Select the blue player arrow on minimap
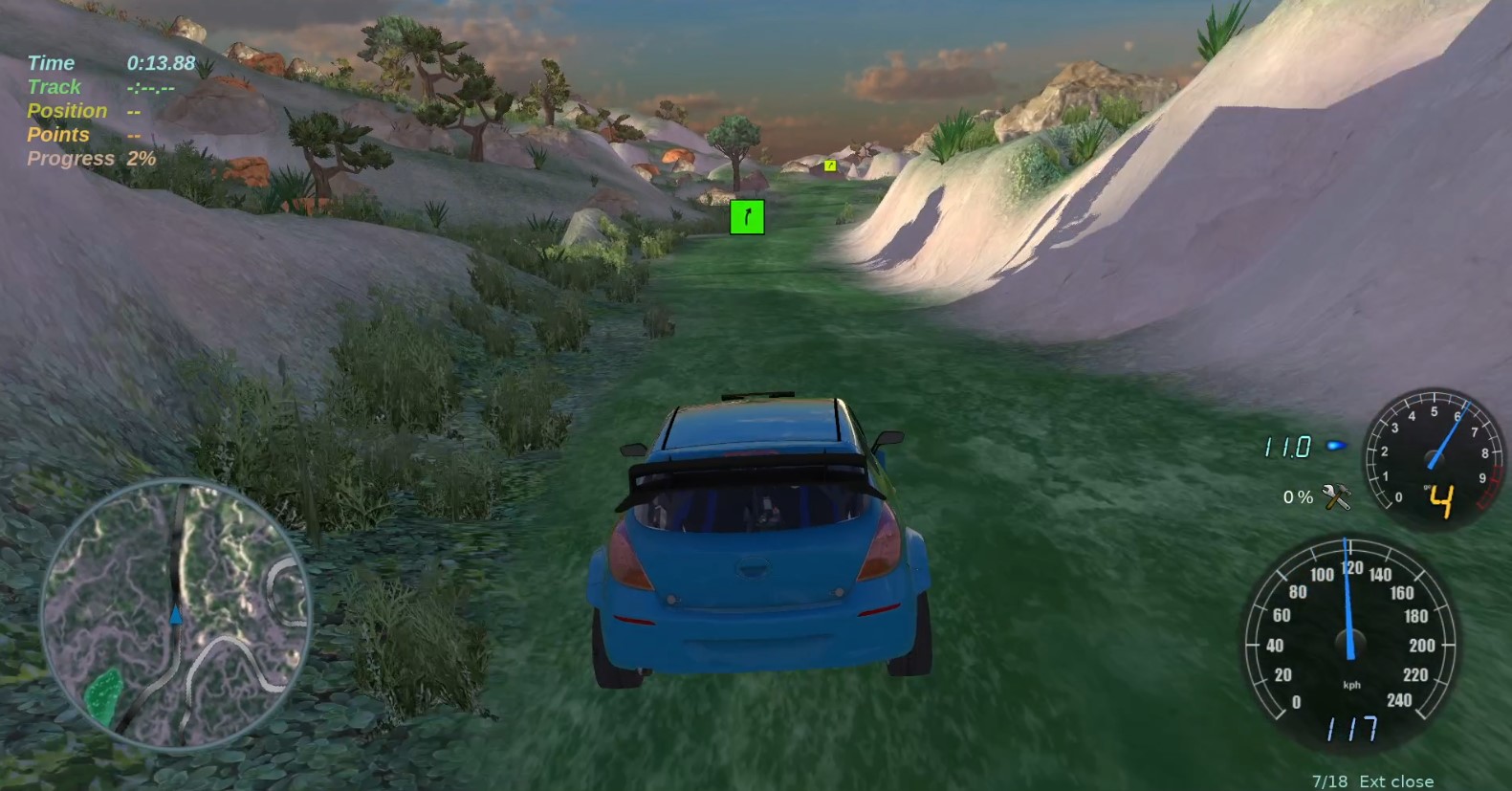The width and height of the screenshot is (1512, 791). [176, 615]
